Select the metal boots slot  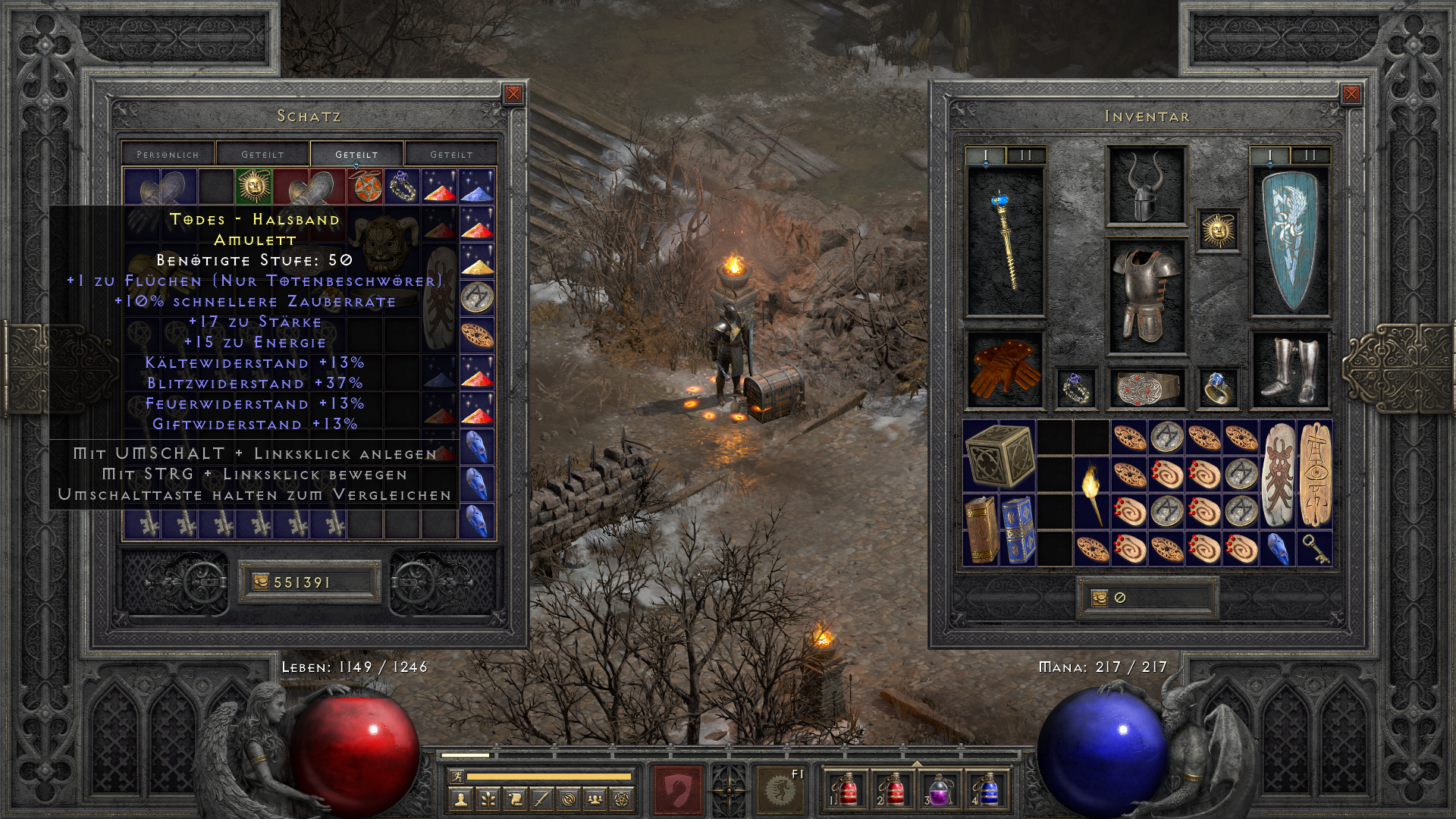coord(1289,369)
